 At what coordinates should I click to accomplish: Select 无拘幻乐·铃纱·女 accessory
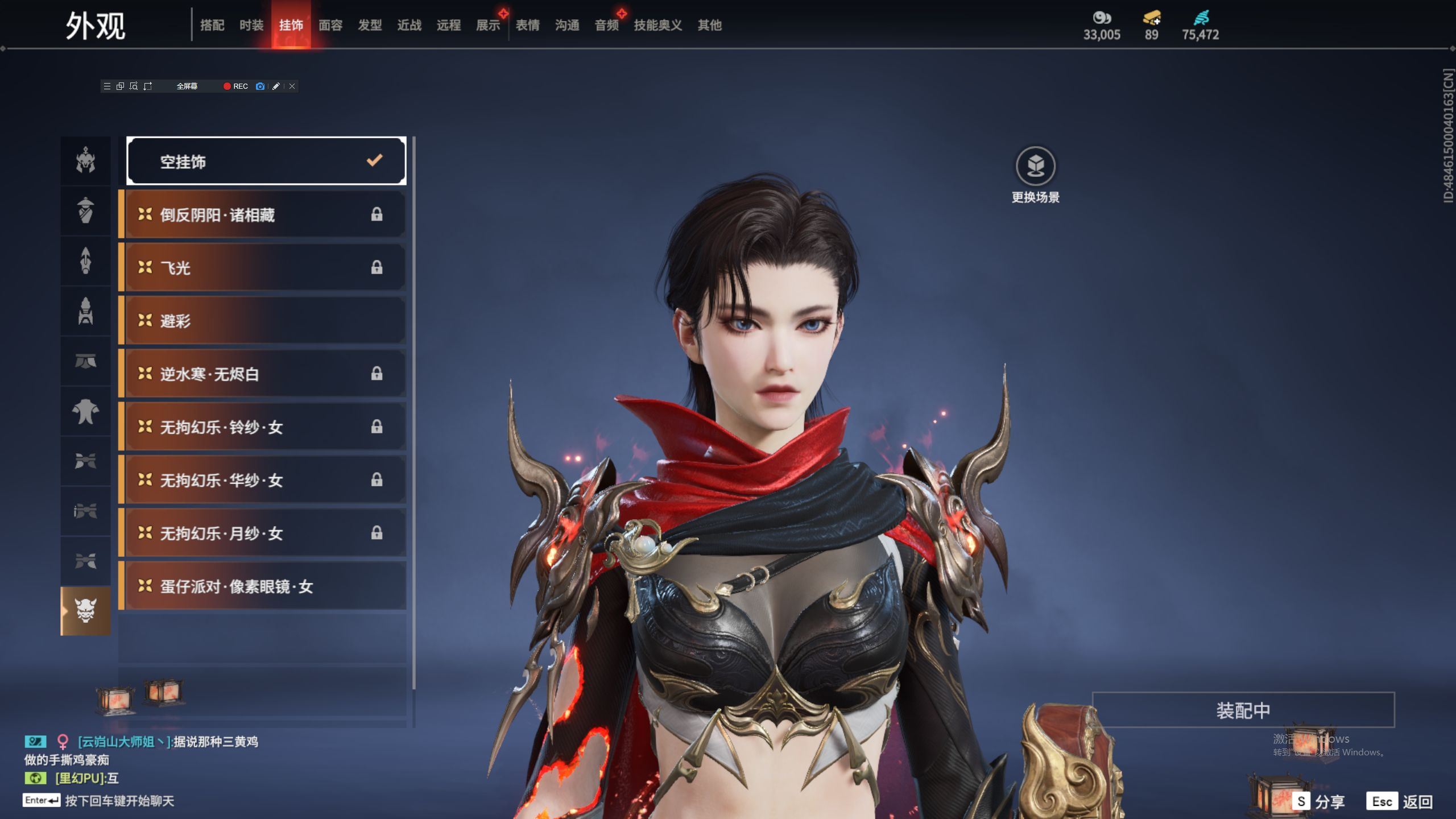[264, 427]
